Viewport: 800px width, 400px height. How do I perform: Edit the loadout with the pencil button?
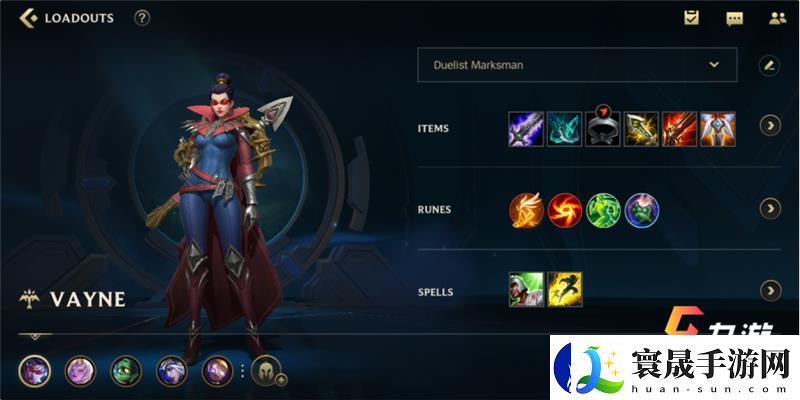click(769, 65)
